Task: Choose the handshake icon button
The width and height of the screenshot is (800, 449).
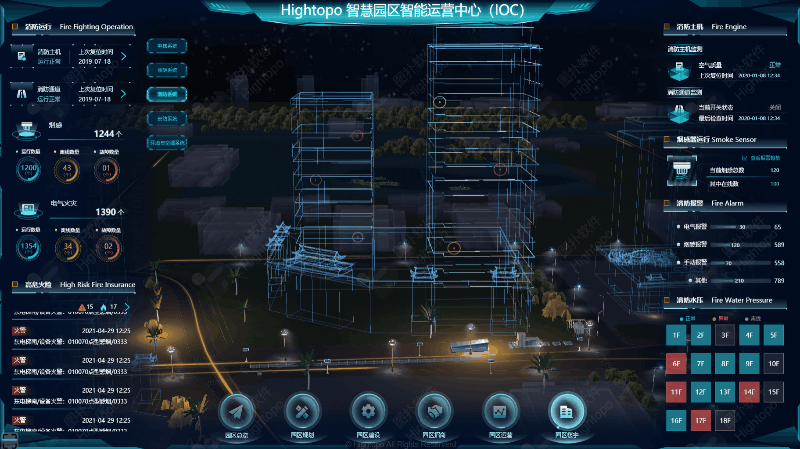Action: [x=434, y=411]
